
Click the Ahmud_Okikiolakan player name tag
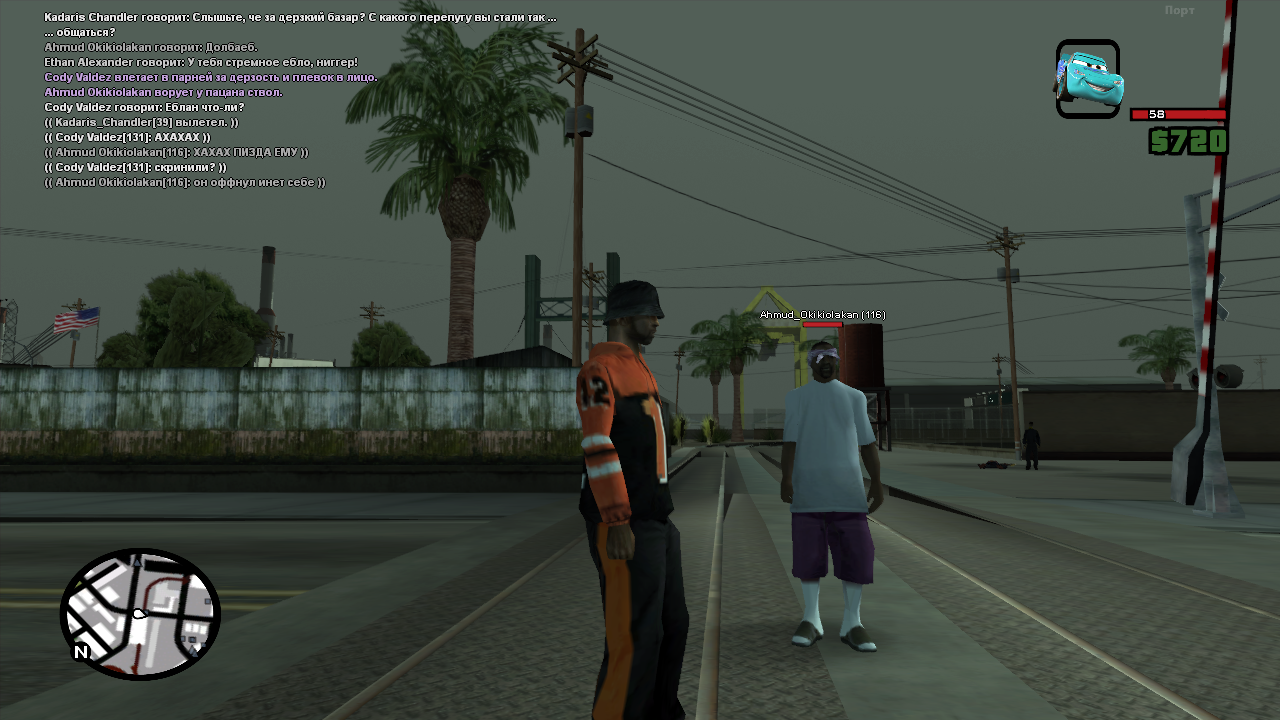click(x=822, y=315)
